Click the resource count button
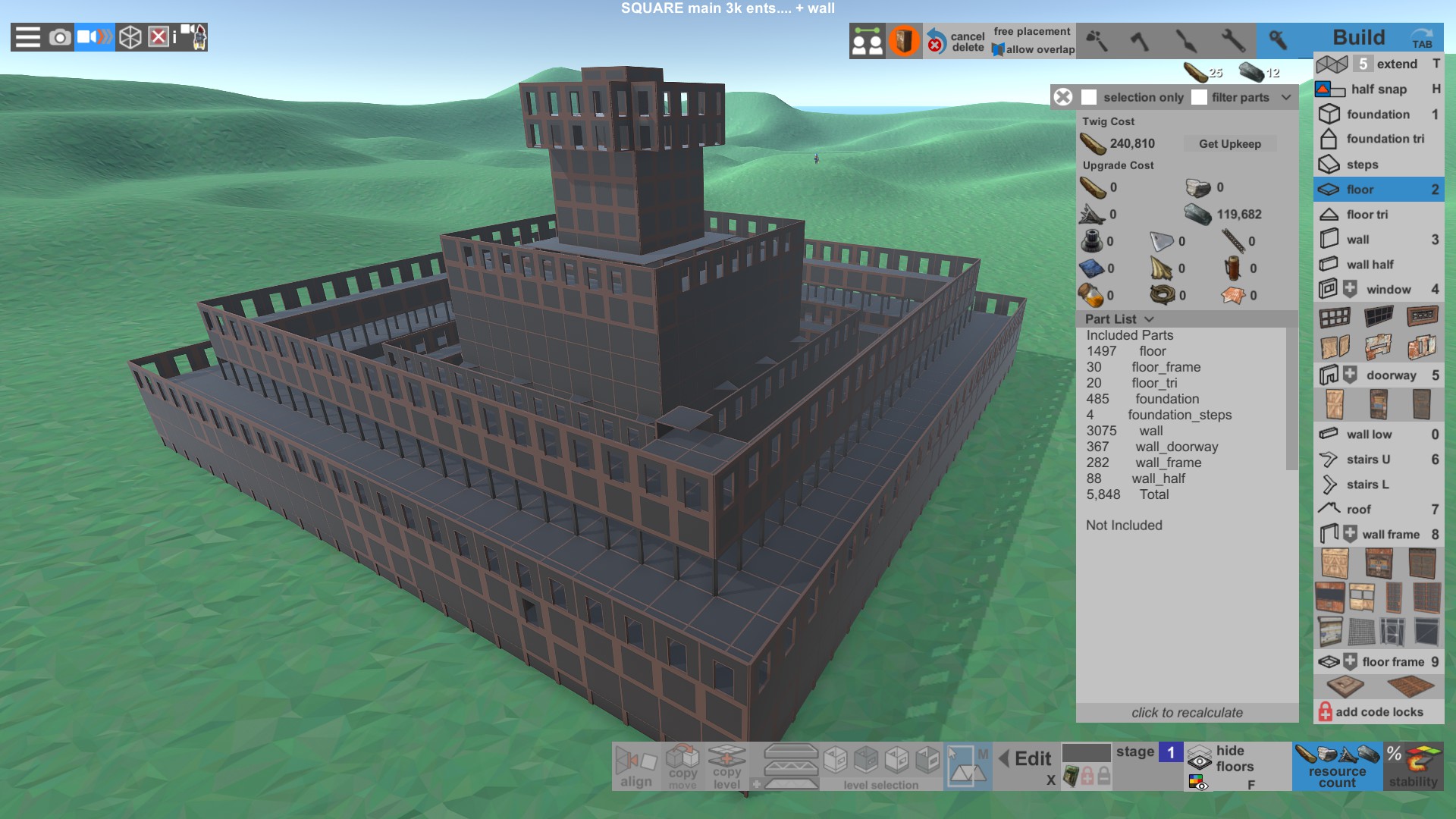The height and width of the screenshot is (819, 1456). click(1336, 766)
